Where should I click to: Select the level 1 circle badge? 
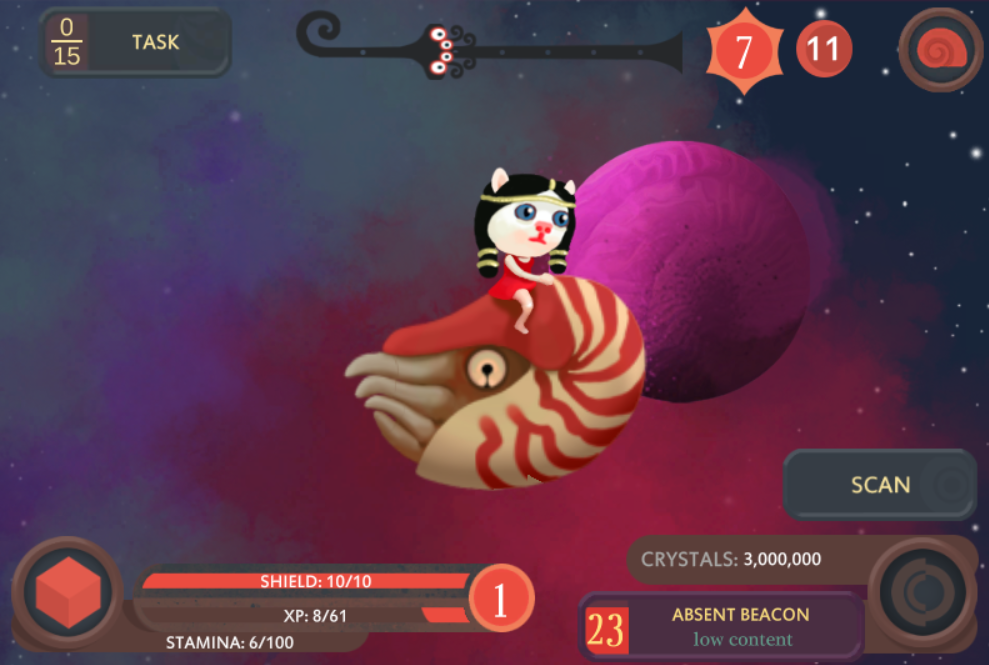501,598
